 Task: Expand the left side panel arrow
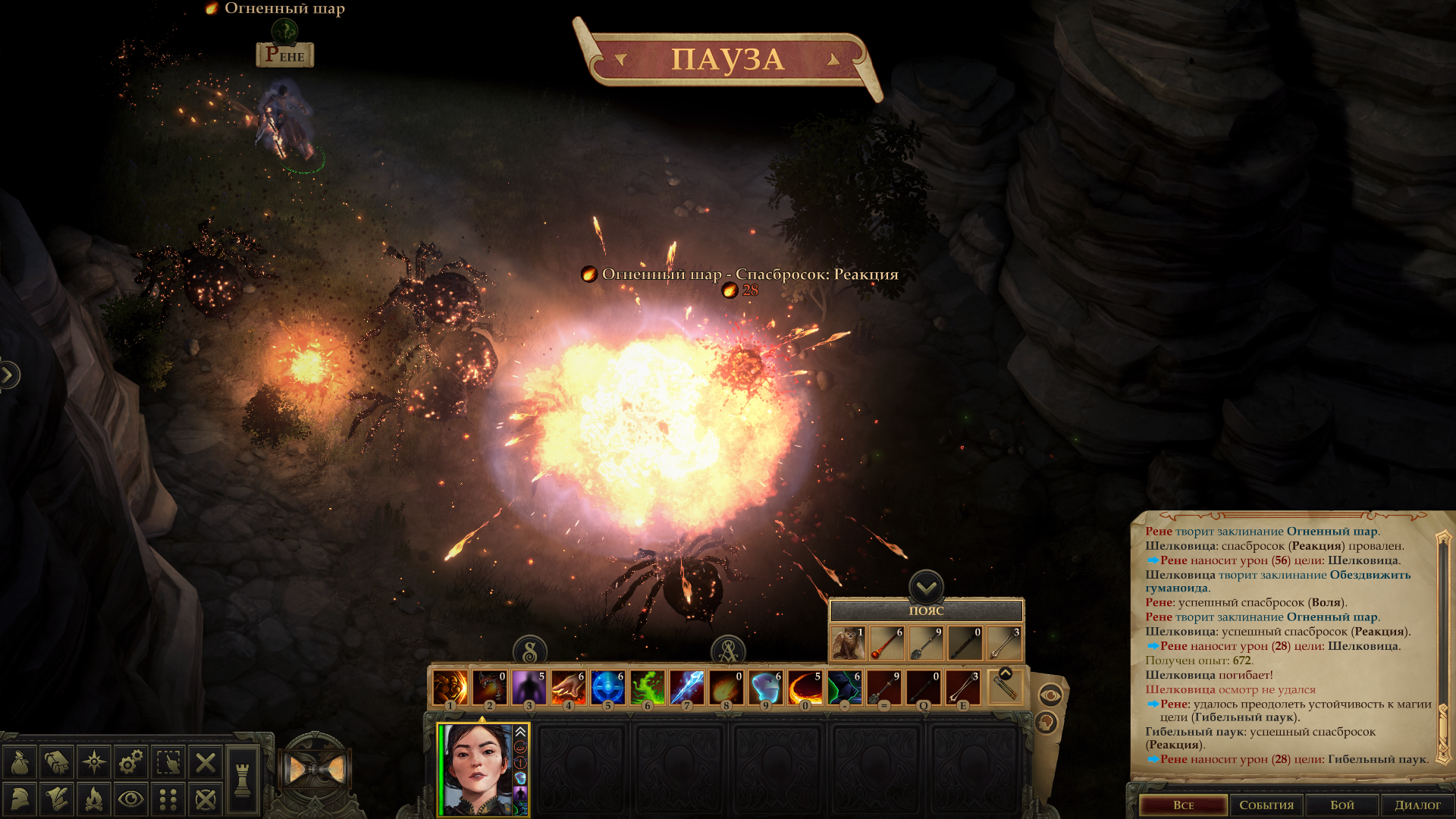click(x=8, y=375)
